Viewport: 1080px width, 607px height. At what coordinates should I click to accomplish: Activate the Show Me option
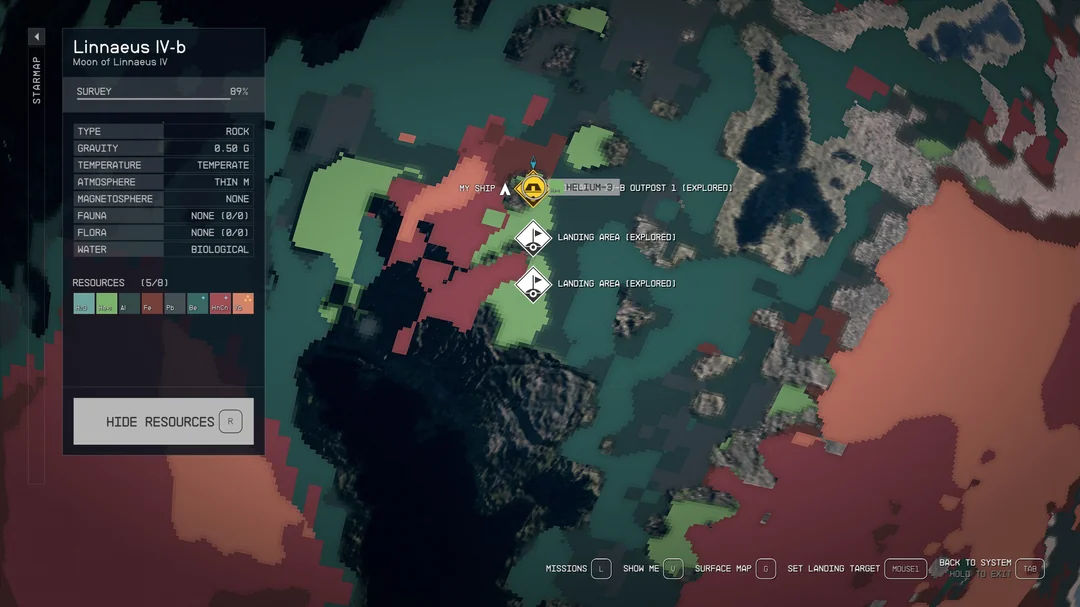(x=673, y=569)
